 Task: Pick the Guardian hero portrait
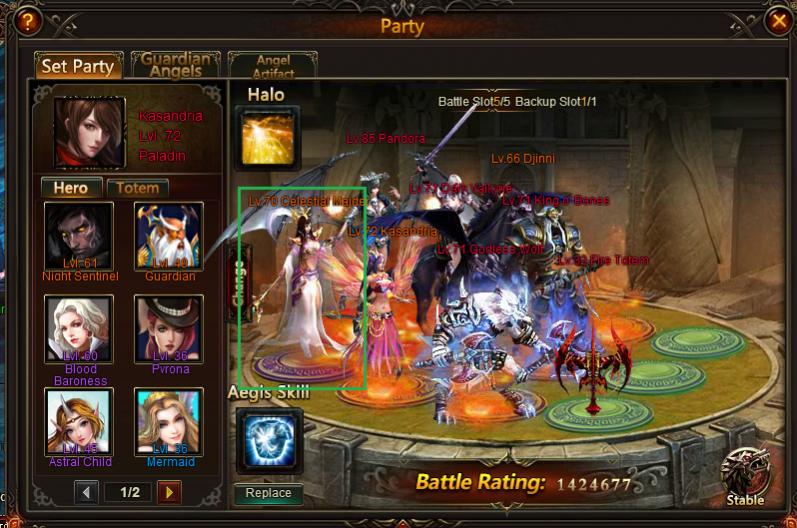169,237
